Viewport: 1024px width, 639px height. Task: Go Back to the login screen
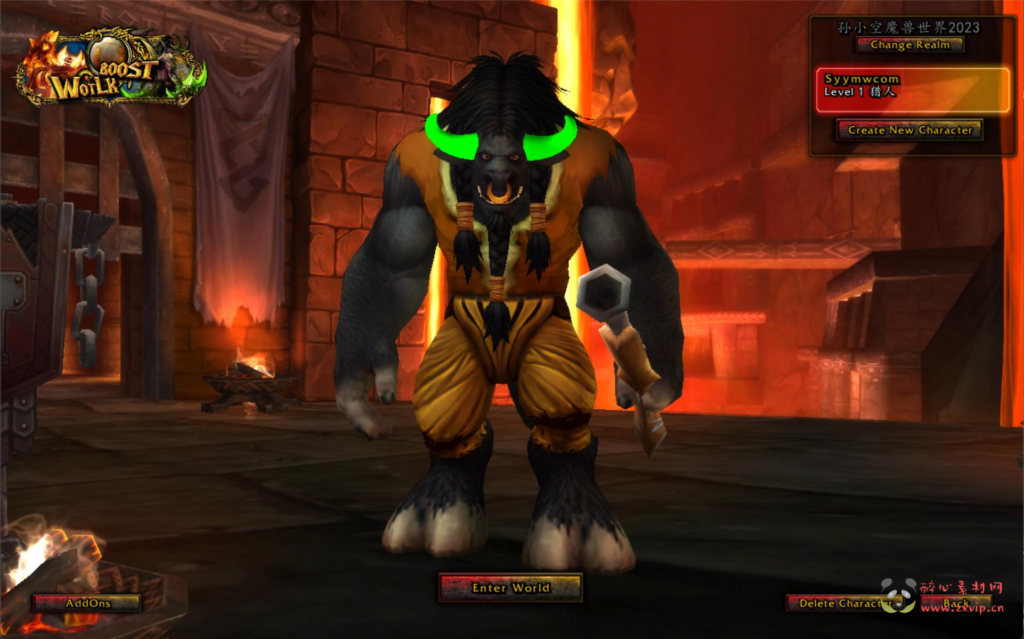coord(956,603)
